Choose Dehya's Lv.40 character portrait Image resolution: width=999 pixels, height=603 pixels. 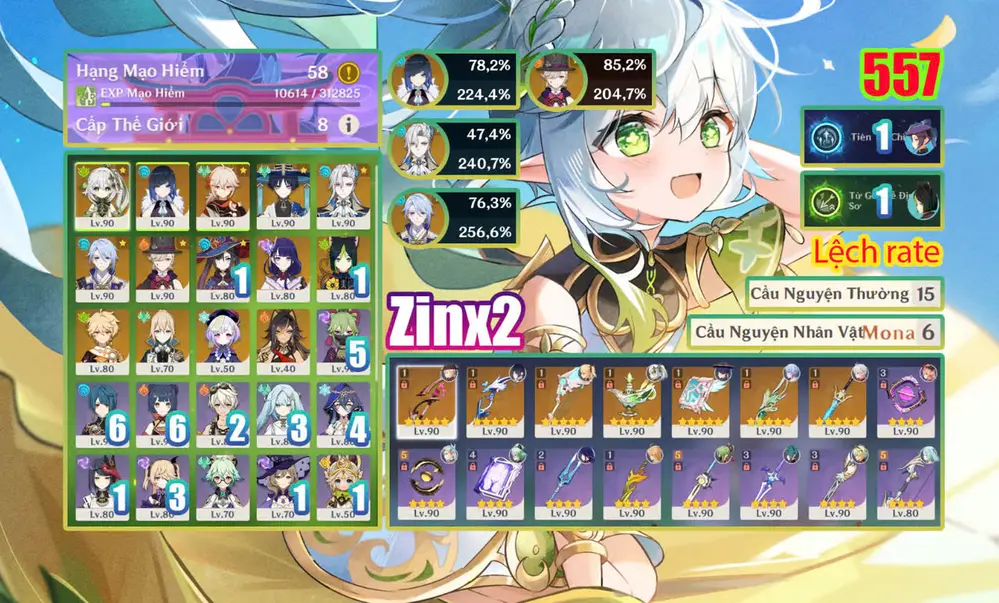coord(282,339)
